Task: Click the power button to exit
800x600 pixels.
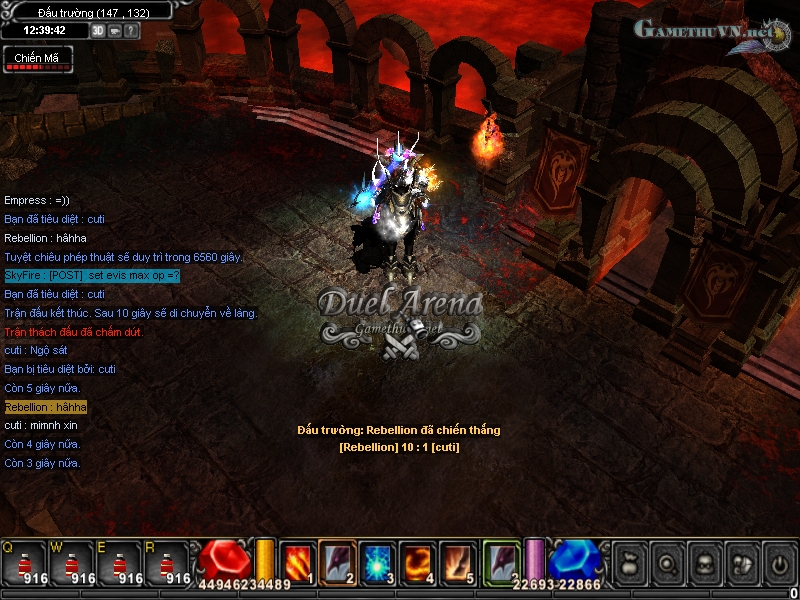Action: [779, 563]
